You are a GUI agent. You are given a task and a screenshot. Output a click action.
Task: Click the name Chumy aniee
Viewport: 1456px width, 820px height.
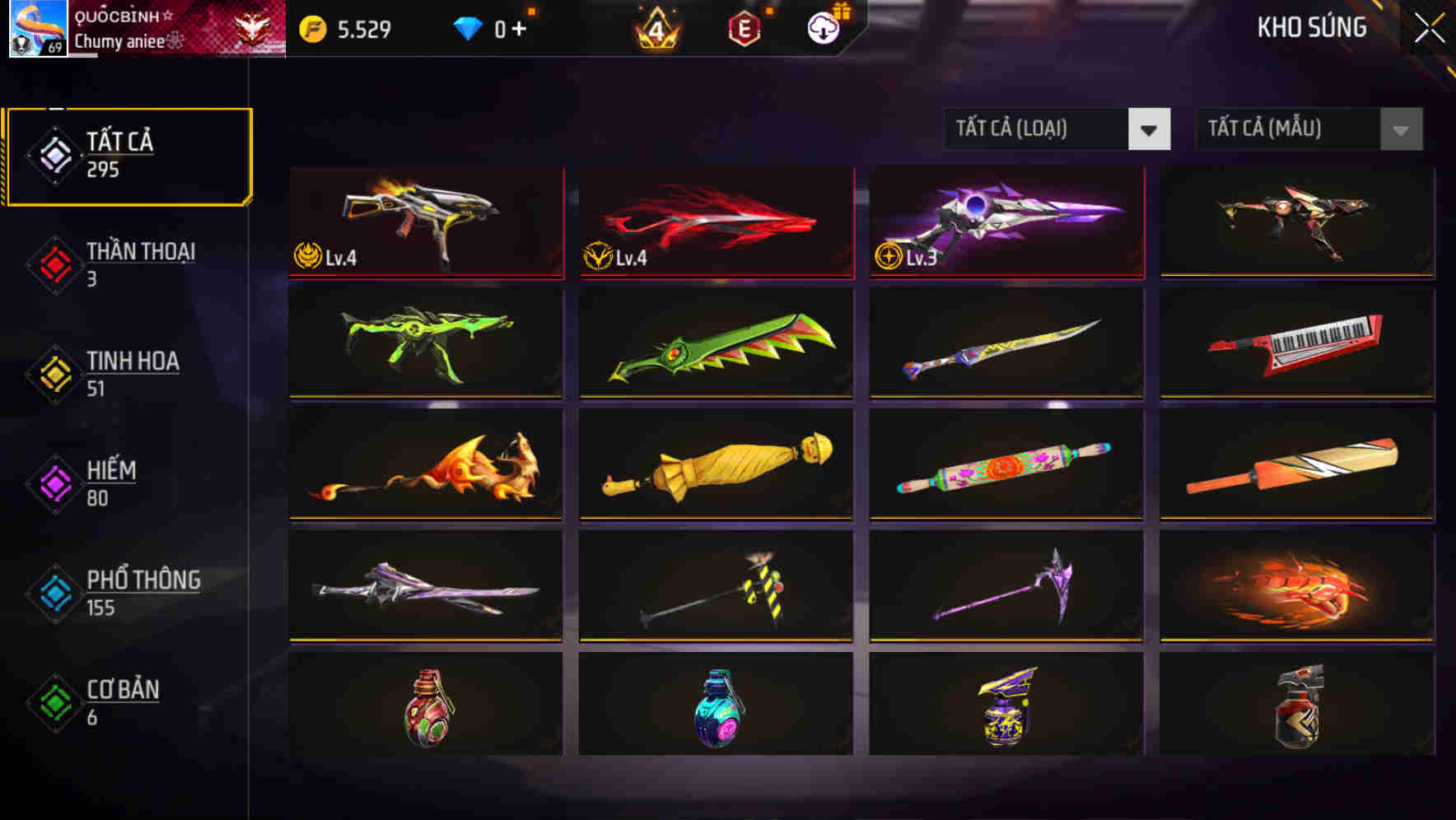click(119, 40)
